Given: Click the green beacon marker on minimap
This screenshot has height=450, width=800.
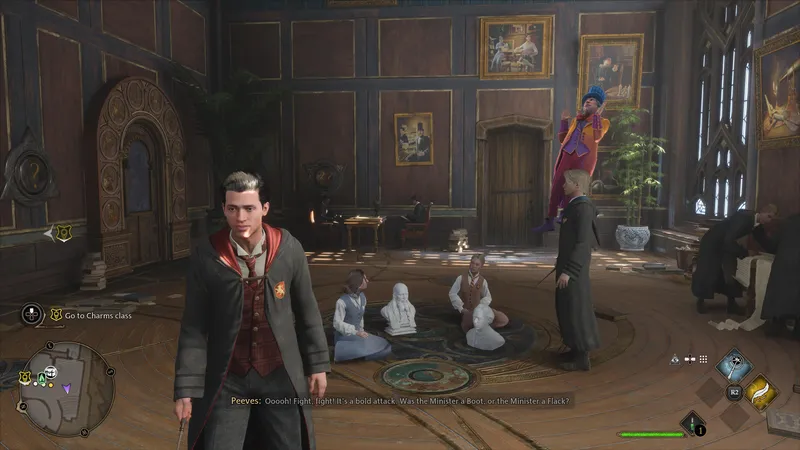Looking at the screenshot, I should point(43,377).
